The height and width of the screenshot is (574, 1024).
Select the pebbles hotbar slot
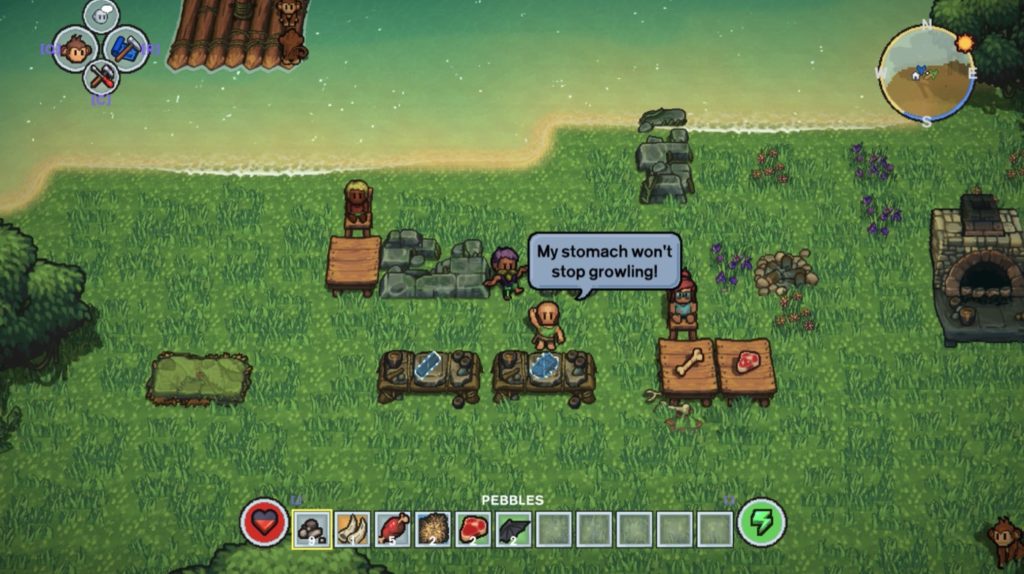pos(311,528)
